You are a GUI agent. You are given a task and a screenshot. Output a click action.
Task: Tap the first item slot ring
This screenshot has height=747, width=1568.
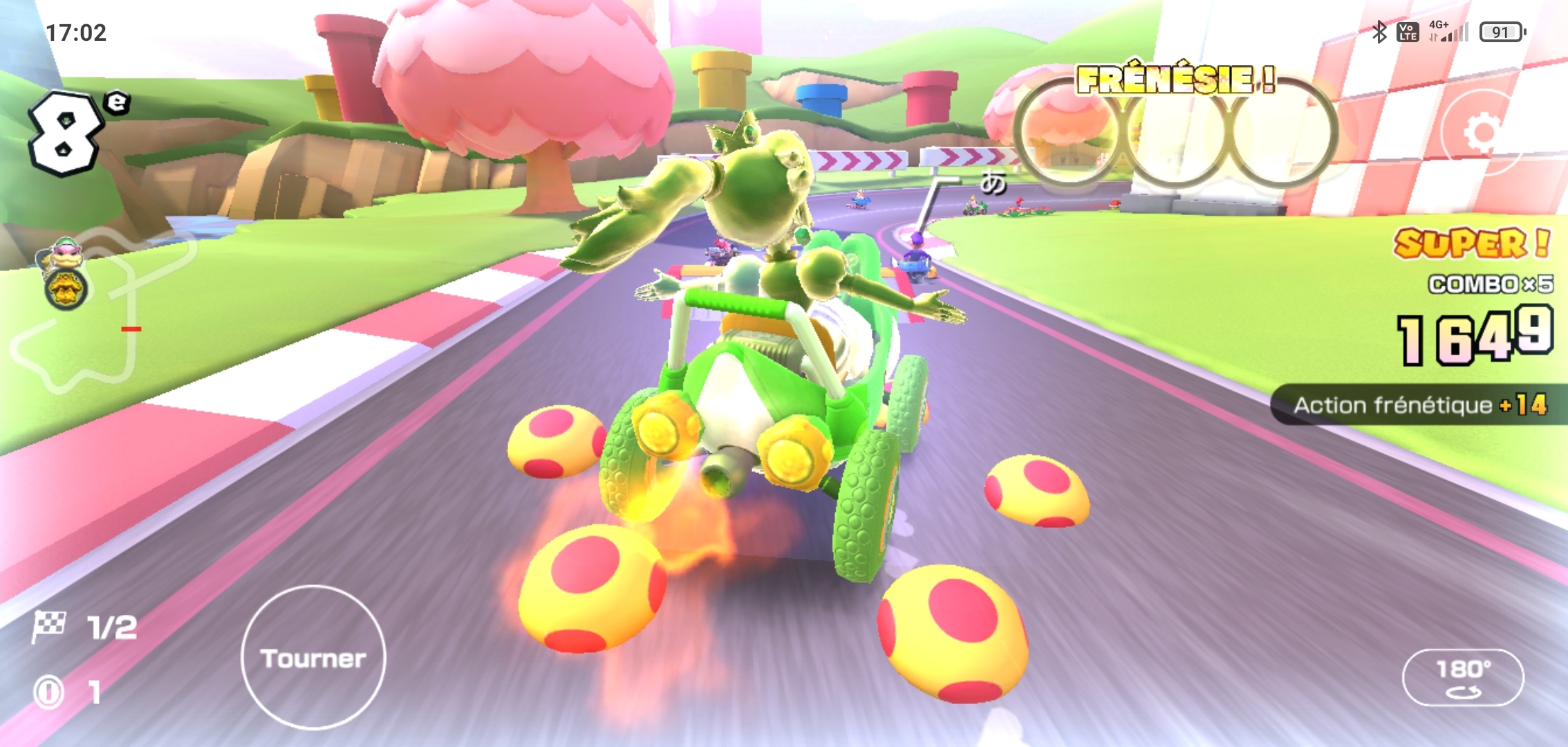click(1067, 133)
